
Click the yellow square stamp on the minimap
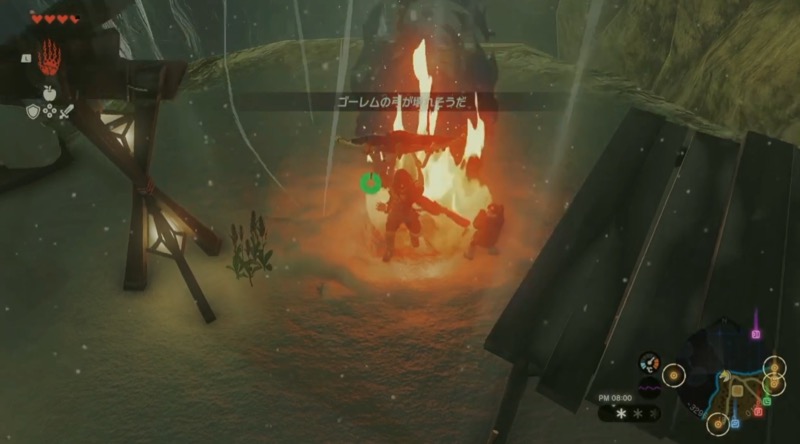(x=737, y=390)
